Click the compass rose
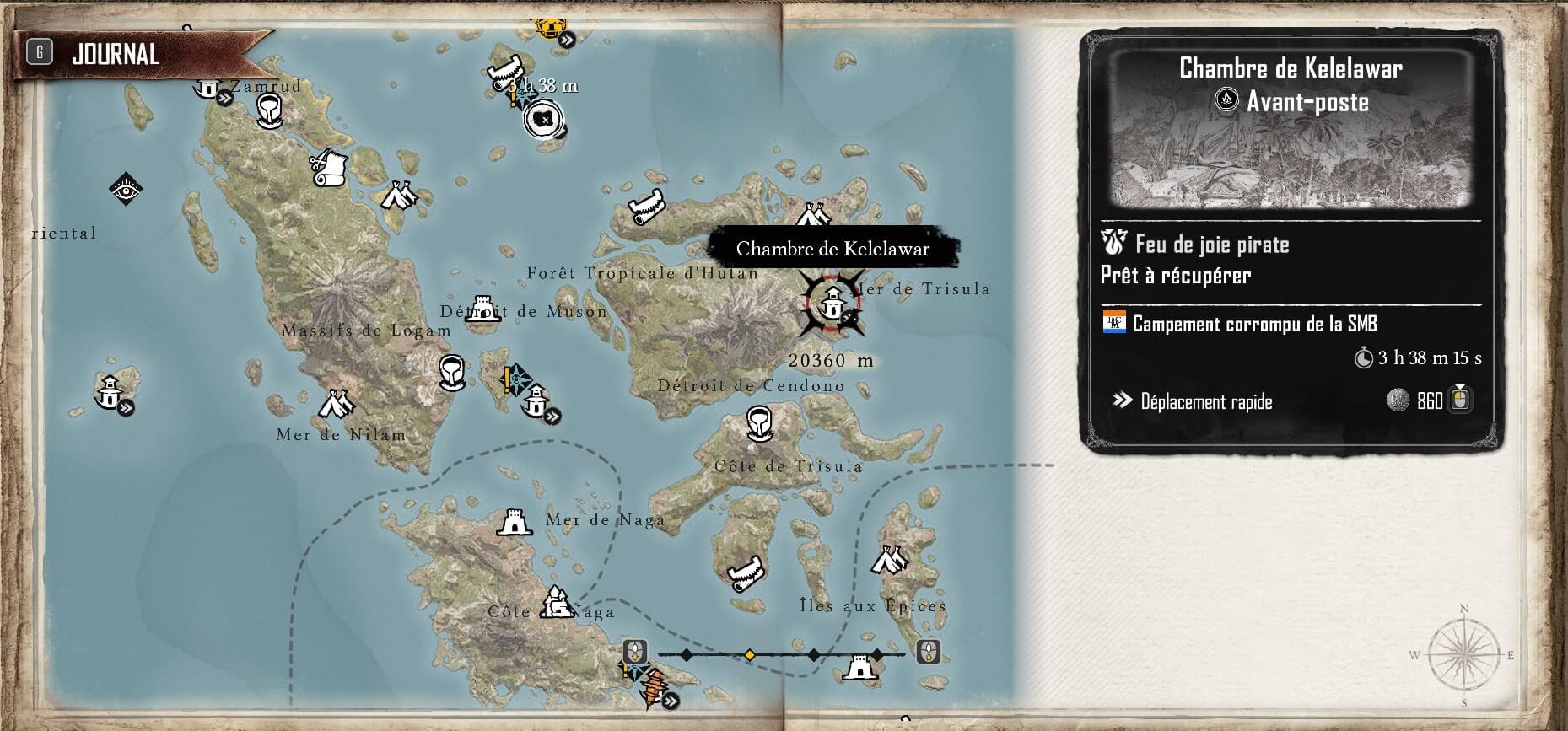The image size is (1568, 731). tap(1463, 654)
